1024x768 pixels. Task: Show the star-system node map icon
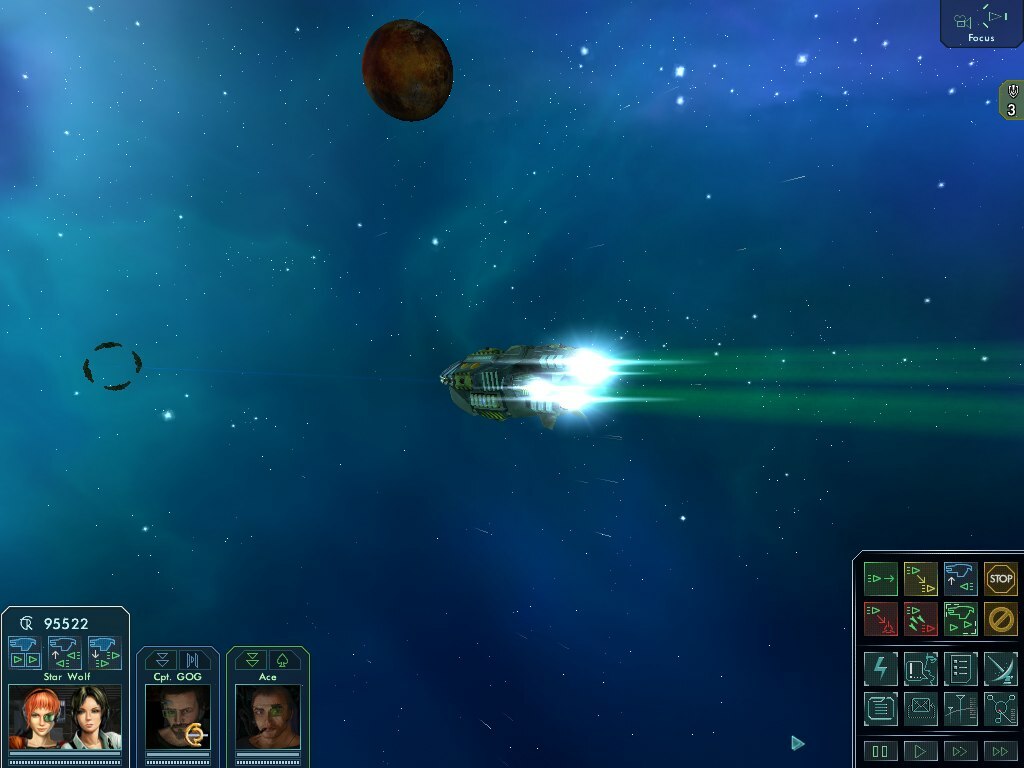click(x=1000, y=708)
